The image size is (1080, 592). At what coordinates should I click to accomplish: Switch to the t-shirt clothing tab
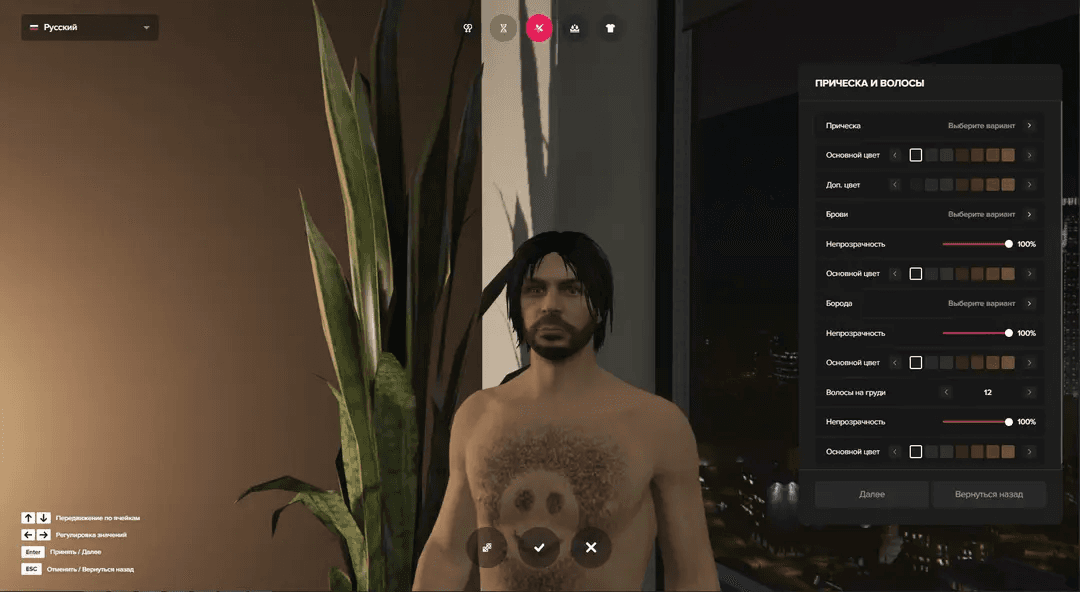click(x=610, y=28)
